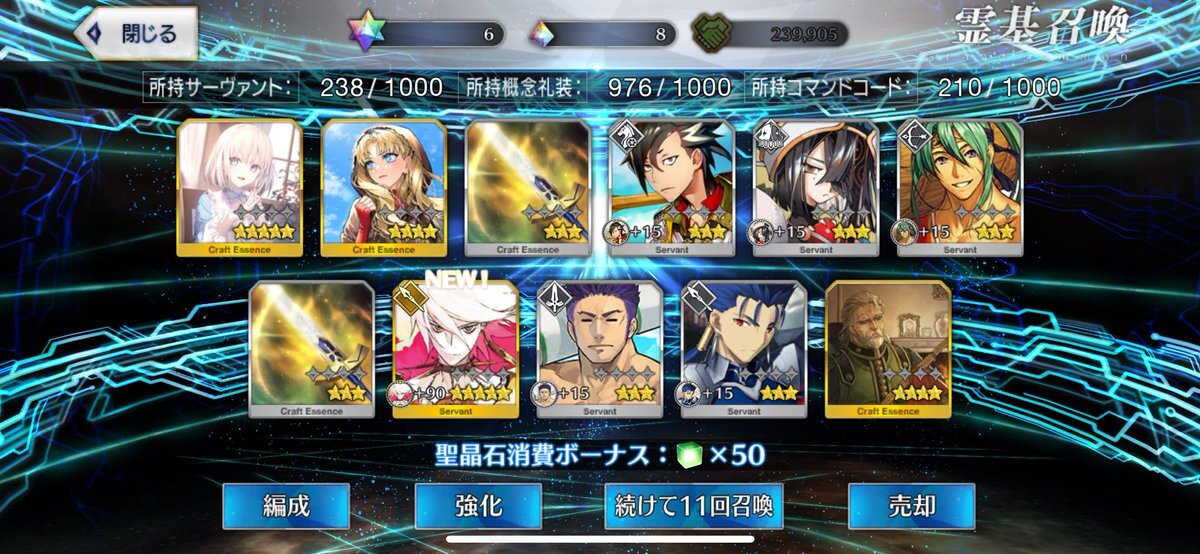The height and width of the screenshot is (554, 1200).
Task: Choose the blue-haired red-eyed Servant card
Action: tap(744, 348)
